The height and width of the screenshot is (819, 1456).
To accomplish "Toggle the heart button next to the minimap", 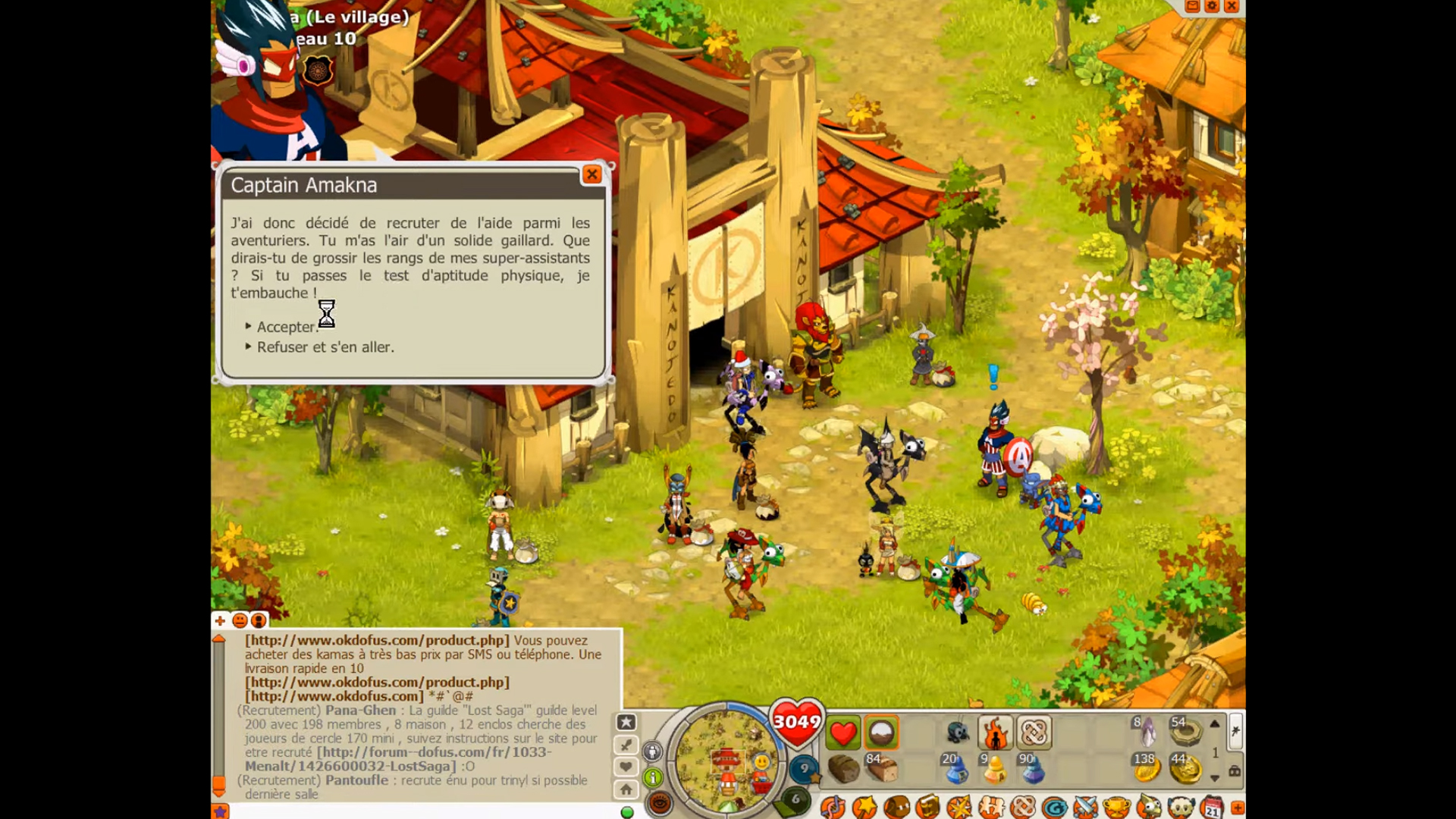I will coord(625,764).
